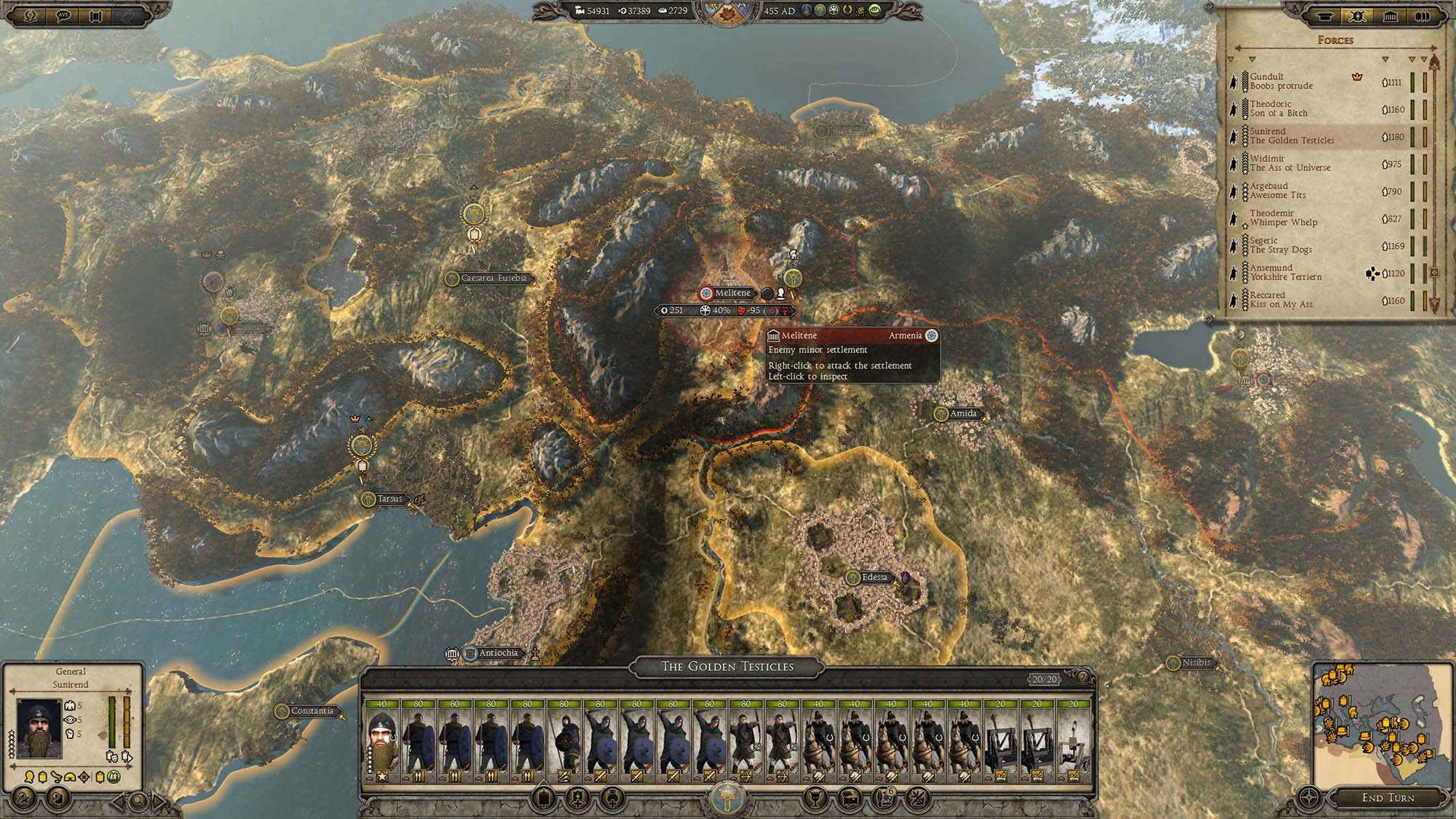Switch to the temple-icon provinces tab
This screenshot has height=819, width=1456.
pyautogui.click(x=1390, y=16)
